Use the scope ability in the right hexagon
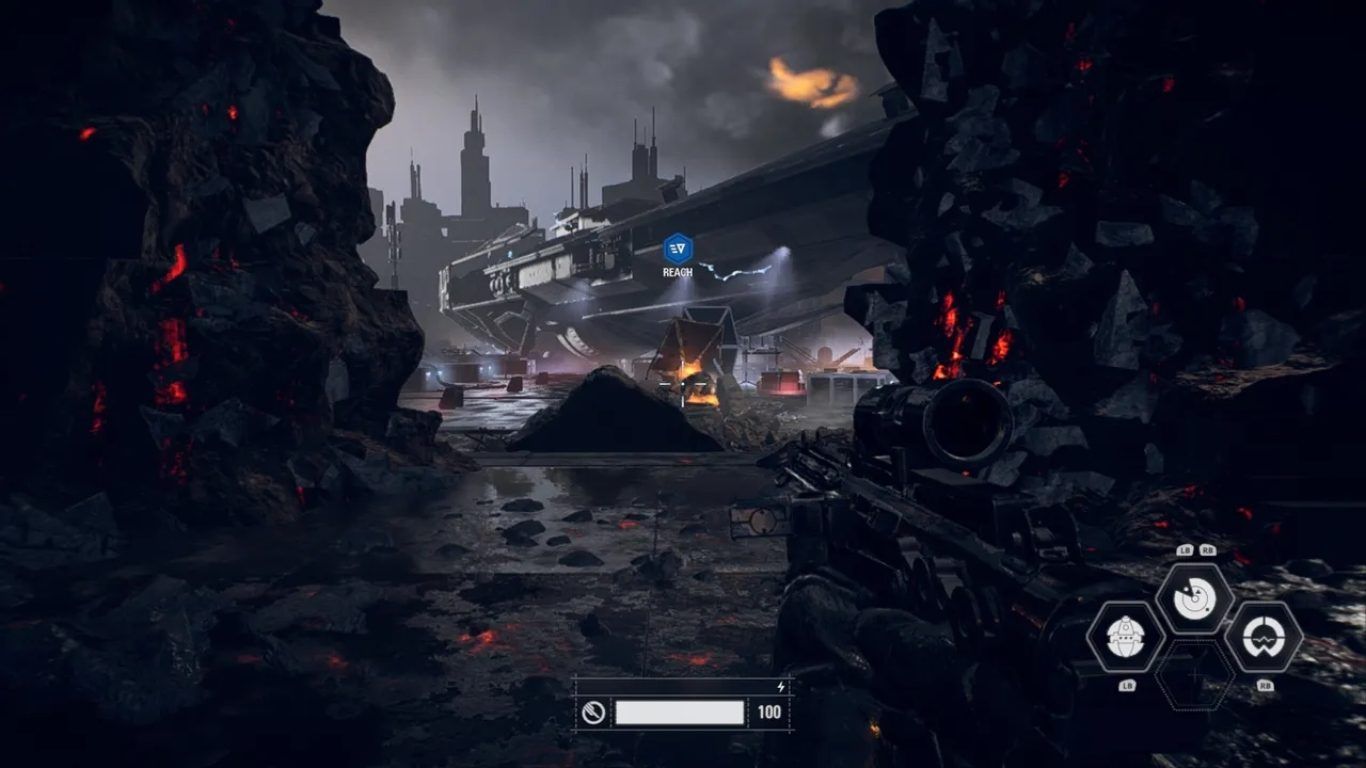 coord(1263,637)
